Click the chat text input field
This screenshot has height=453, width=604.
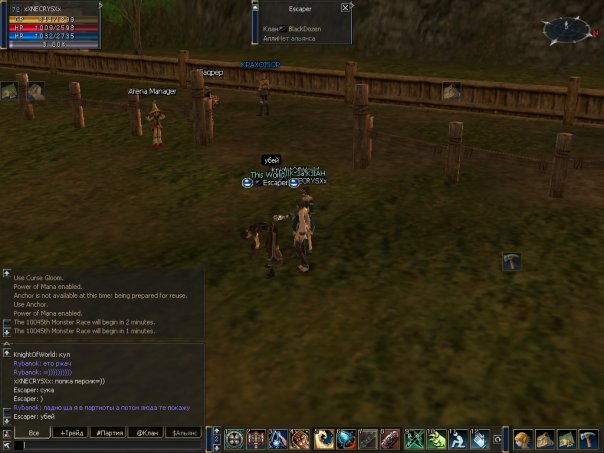point(110,446)
